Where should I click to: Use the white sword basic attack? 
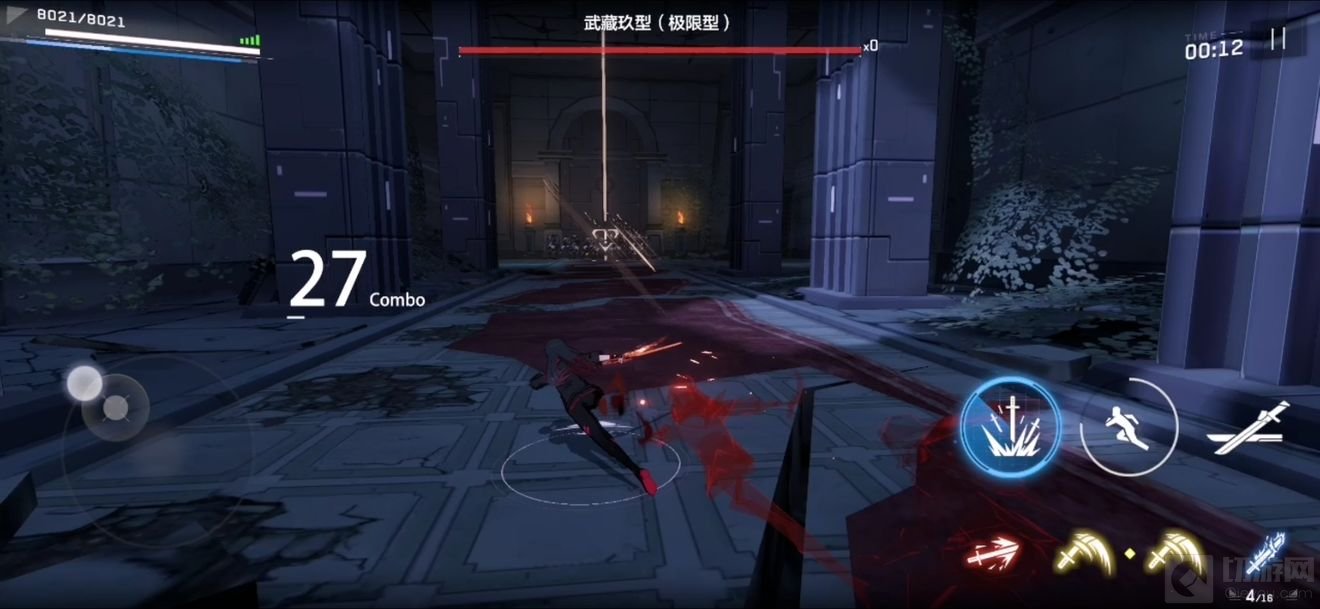click(x=1248, y=430)
